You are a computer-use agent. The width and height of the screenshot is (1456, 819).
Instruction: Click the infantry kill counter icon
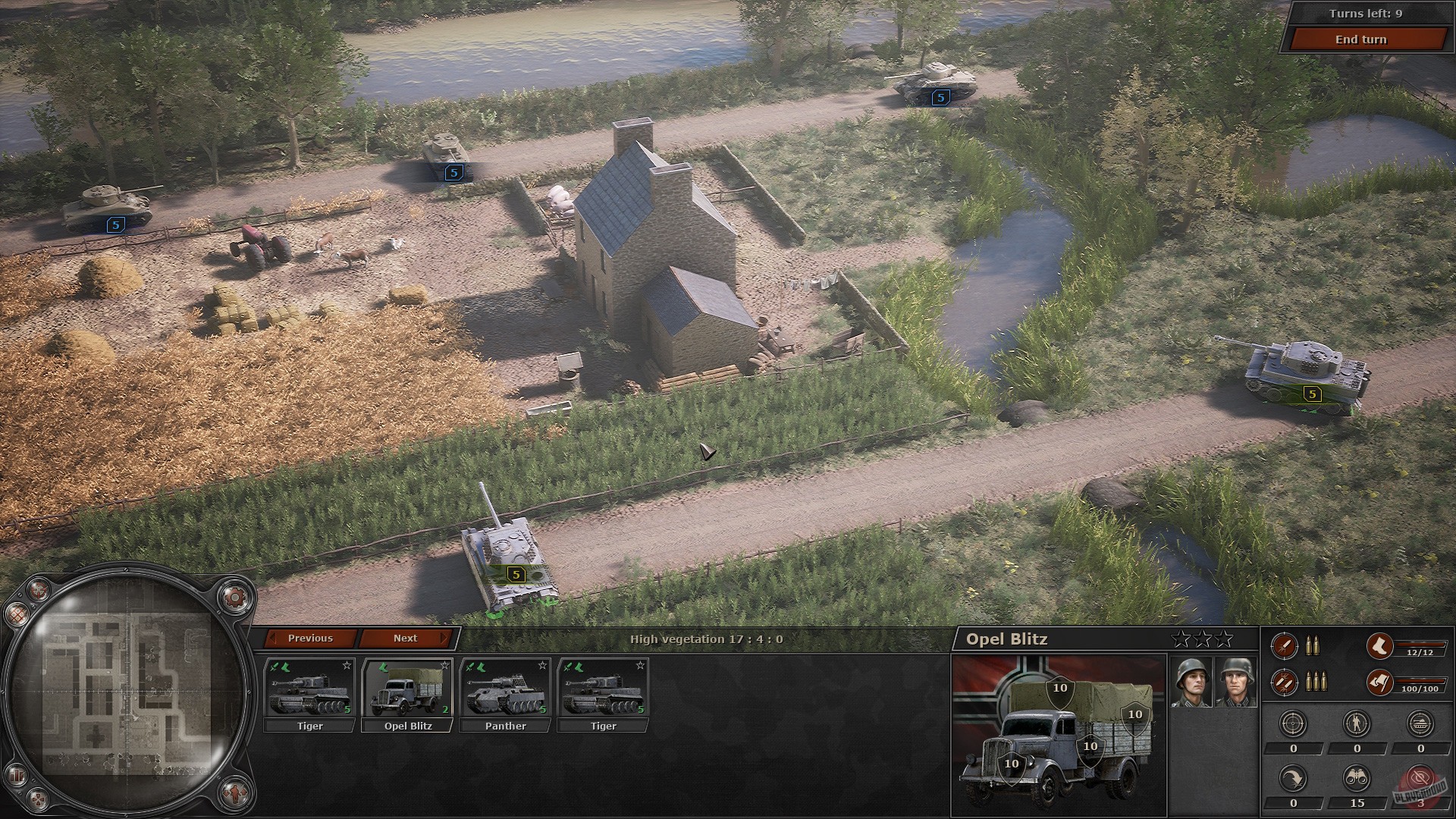pos(1355,723)
